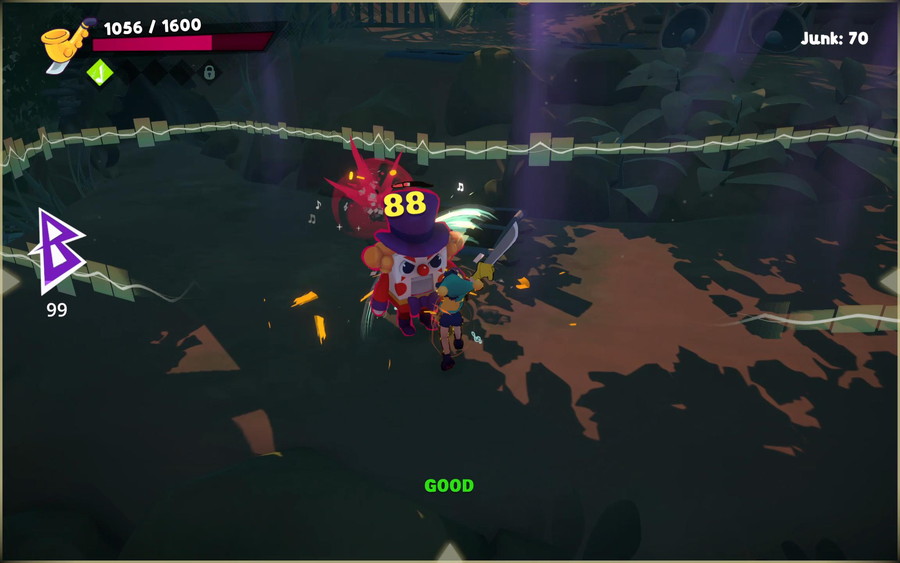Select the green music note diamond
Screen dimensions: 900x563
99,72
